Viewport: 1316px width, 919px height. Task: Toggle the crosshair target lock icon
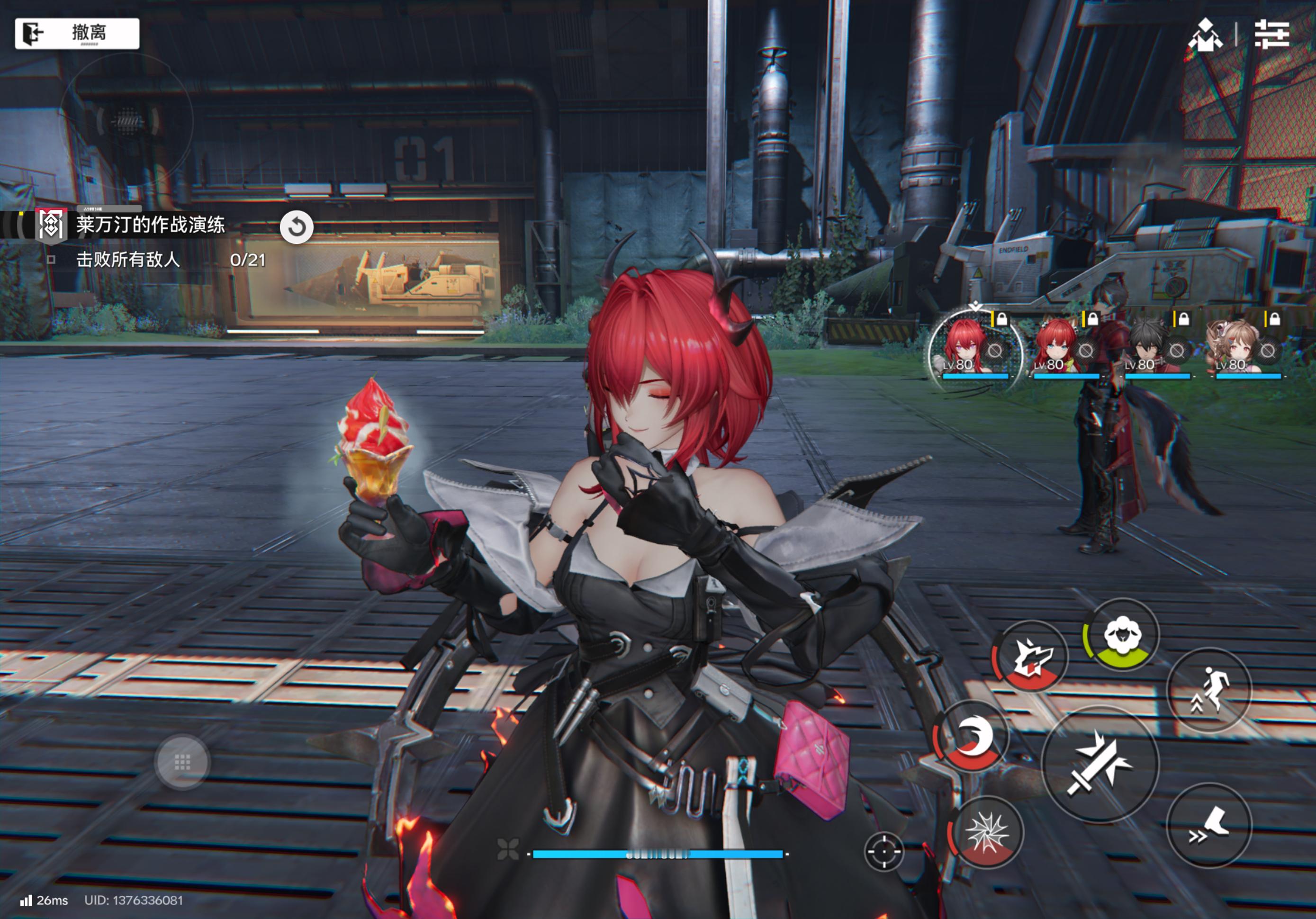(883, 851)
